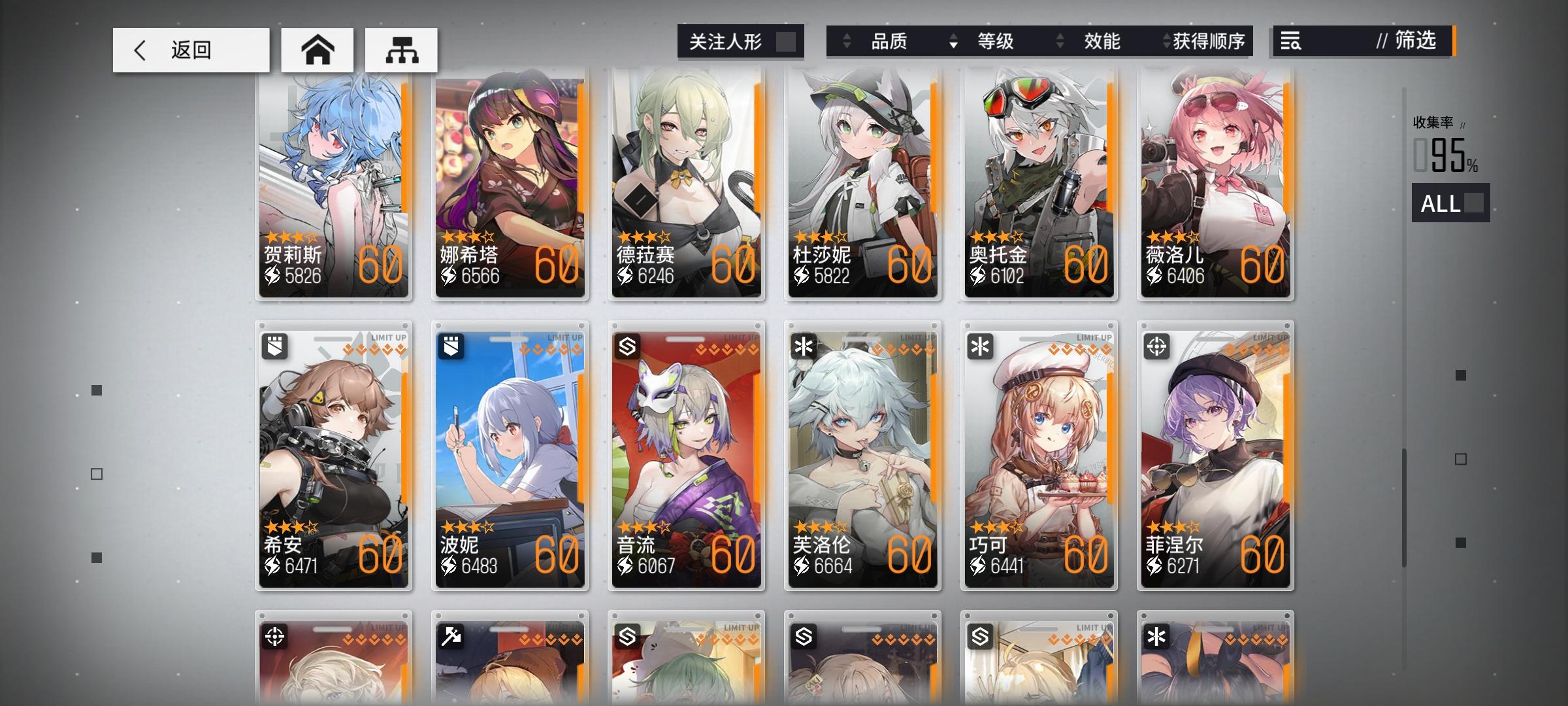The image size is (1568, 706).
Task: Open the squad formation icon beside home
Action: click(x=401, y=49)
